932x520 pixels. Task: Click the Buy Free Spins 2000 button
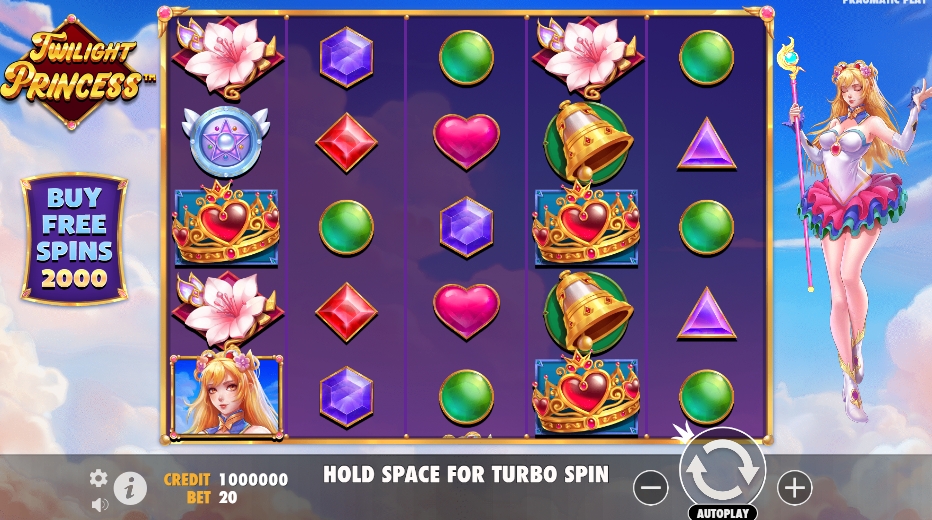click(x=75, y=238)
